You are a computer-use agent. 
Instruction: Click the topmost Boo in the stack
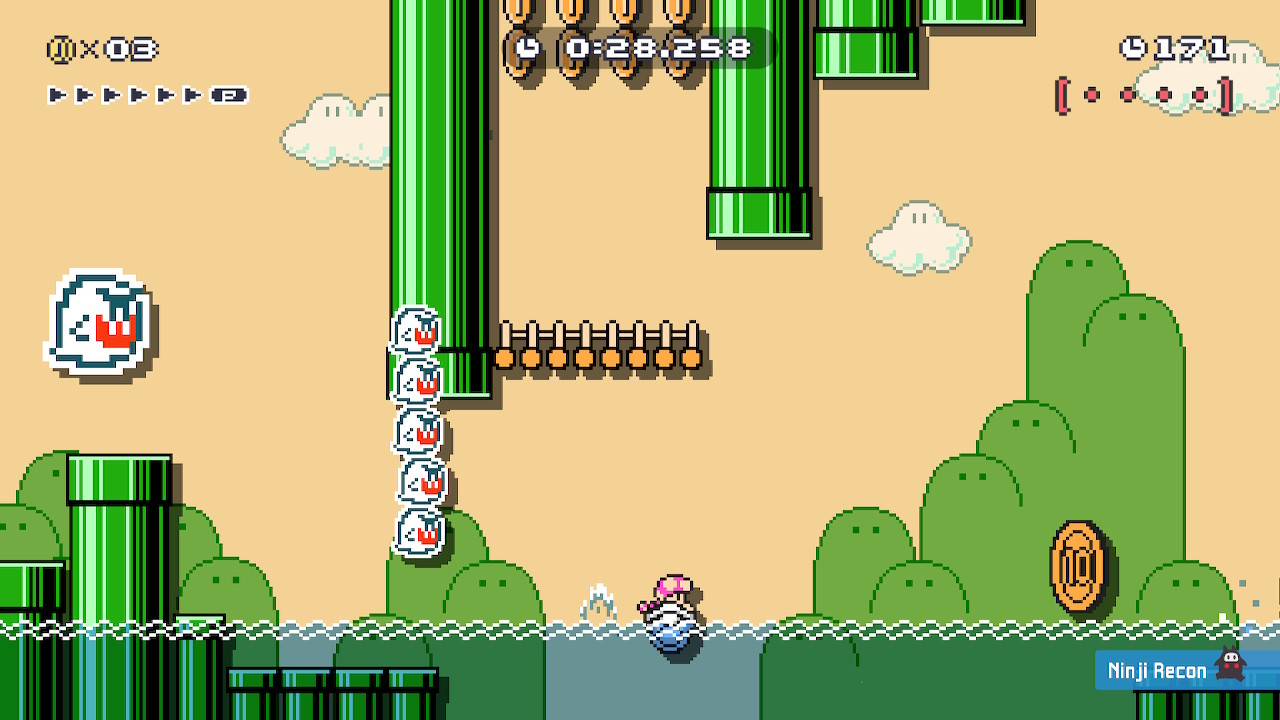tap(416, 330)
